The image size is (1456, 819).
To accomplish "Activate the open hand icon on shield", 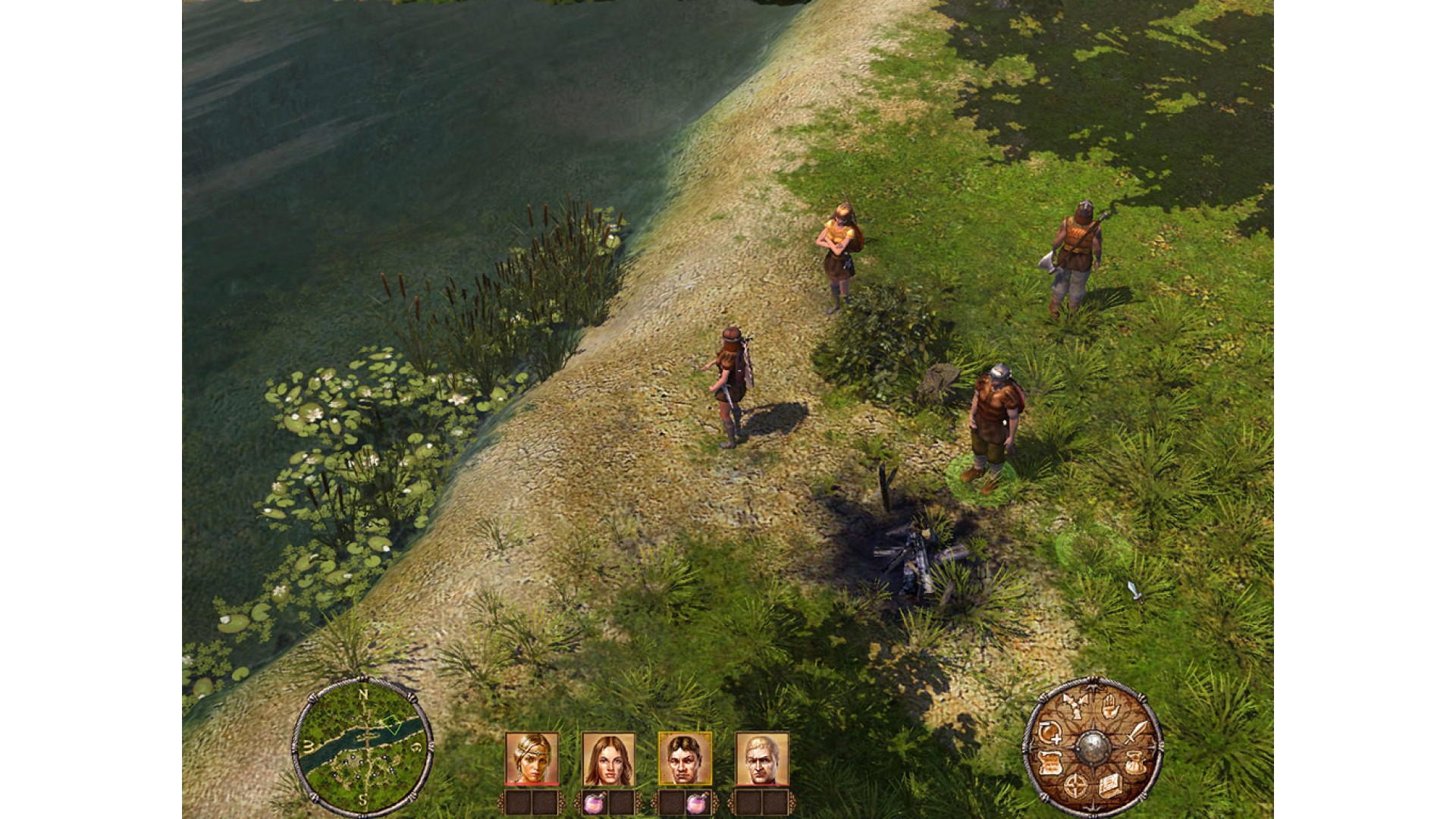I will 1112,707.
